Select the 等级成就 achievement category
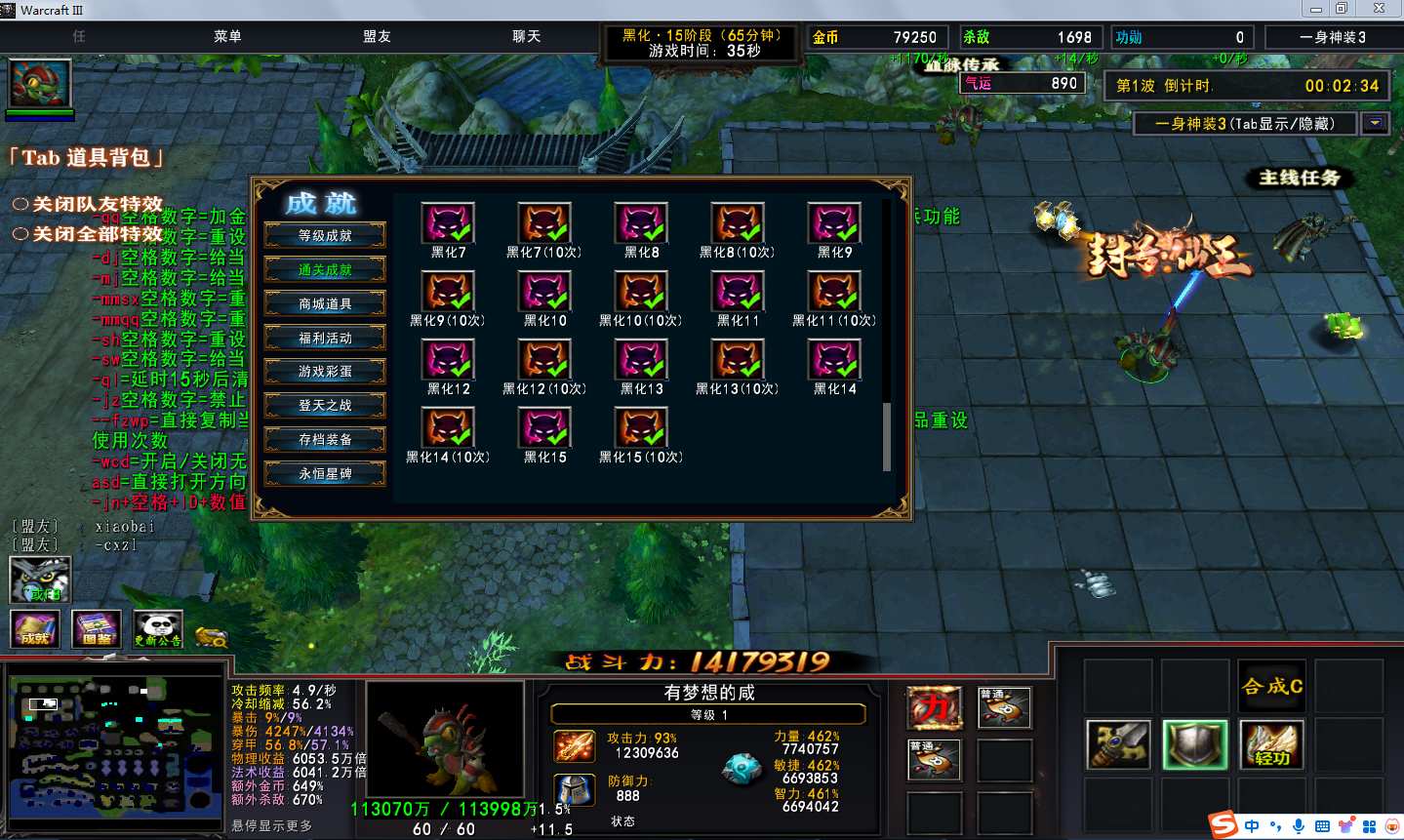Screen dimensions: 1404x840 pos(325,235)
